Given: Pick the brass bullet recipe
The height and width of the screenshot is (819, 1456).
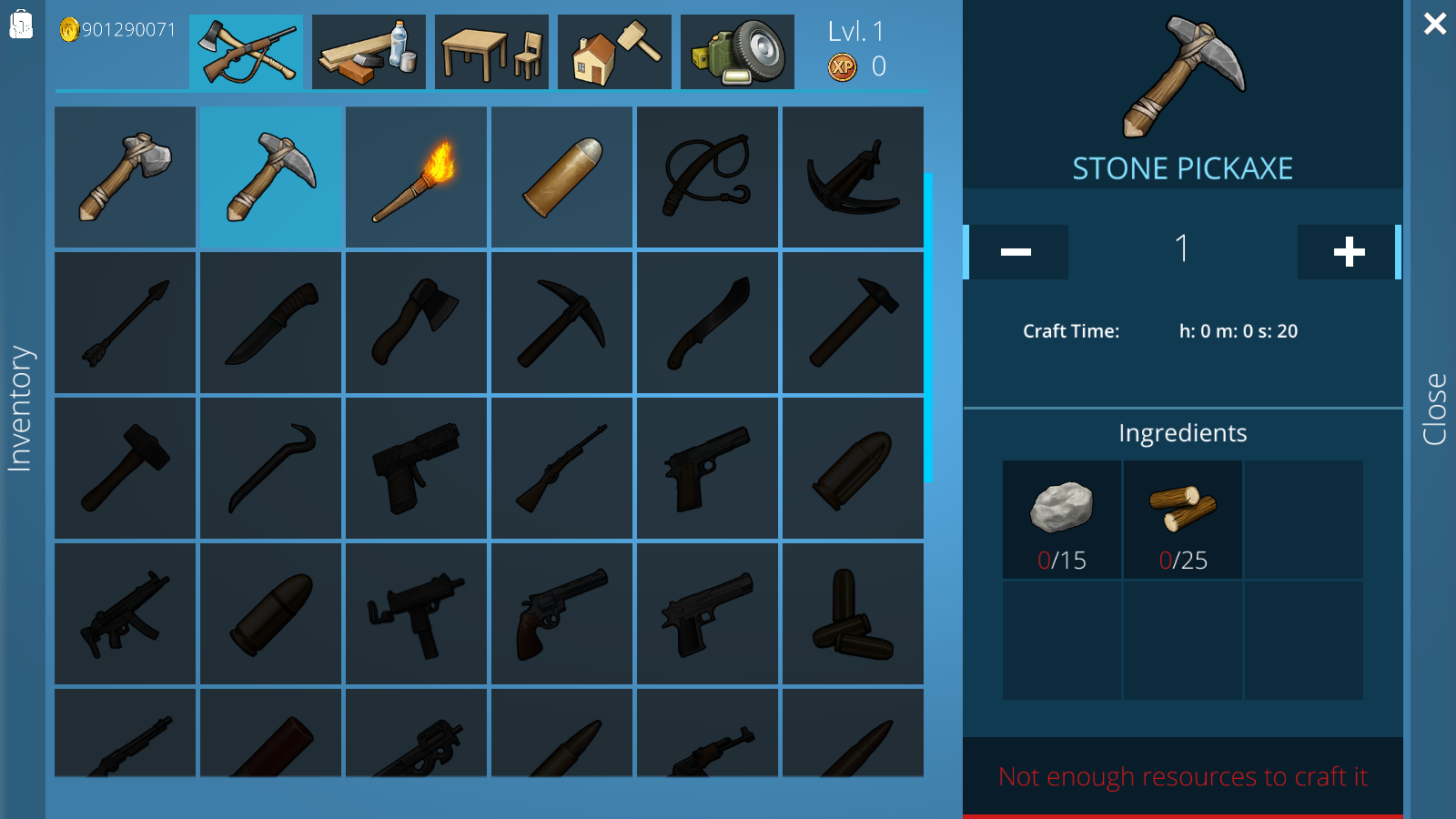Looking at the screenshot, I should [x=562, y=177].
